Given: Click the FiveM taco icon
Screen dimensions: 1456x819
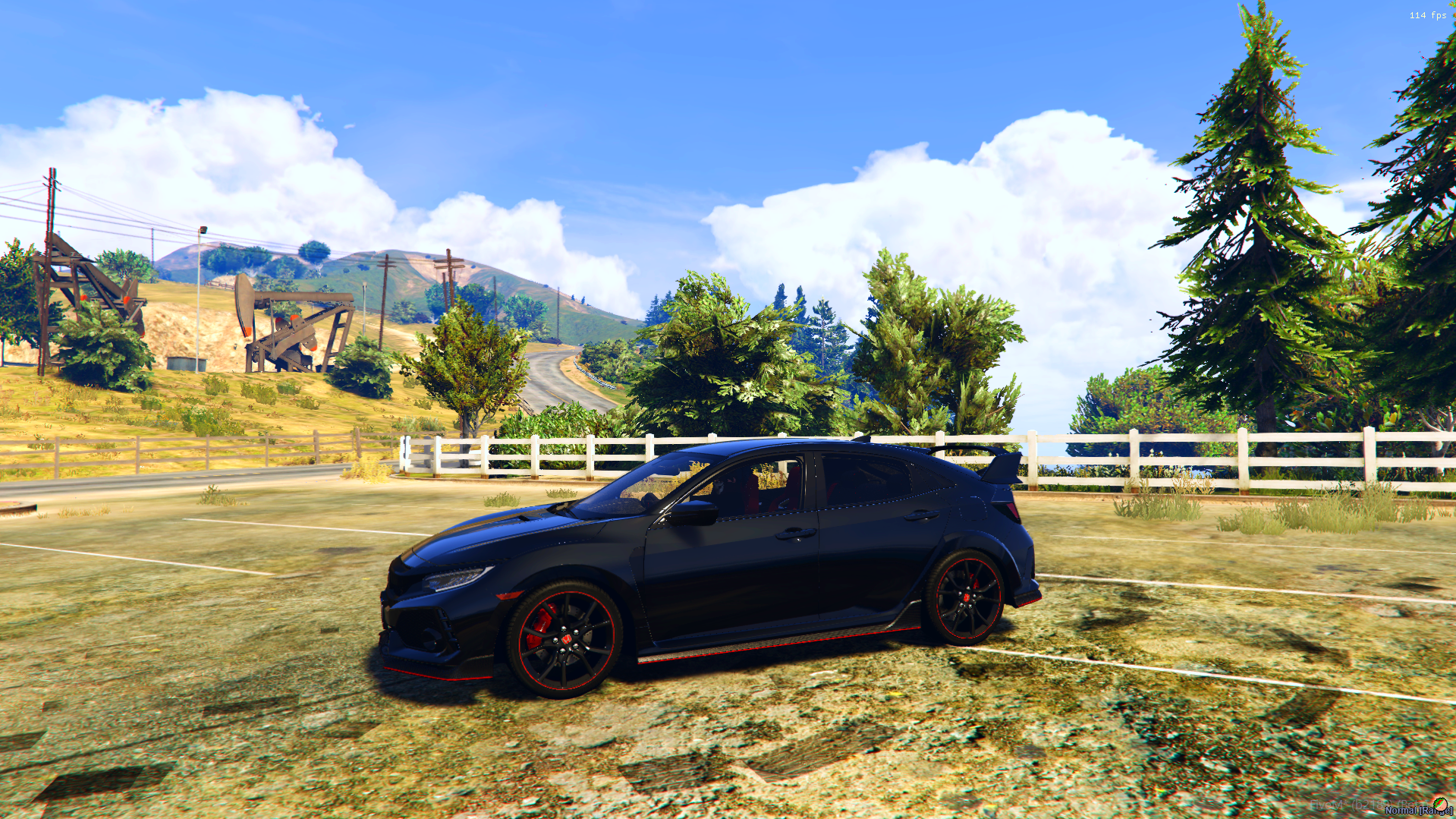Looking at the screenshot, I should 1439,804.
